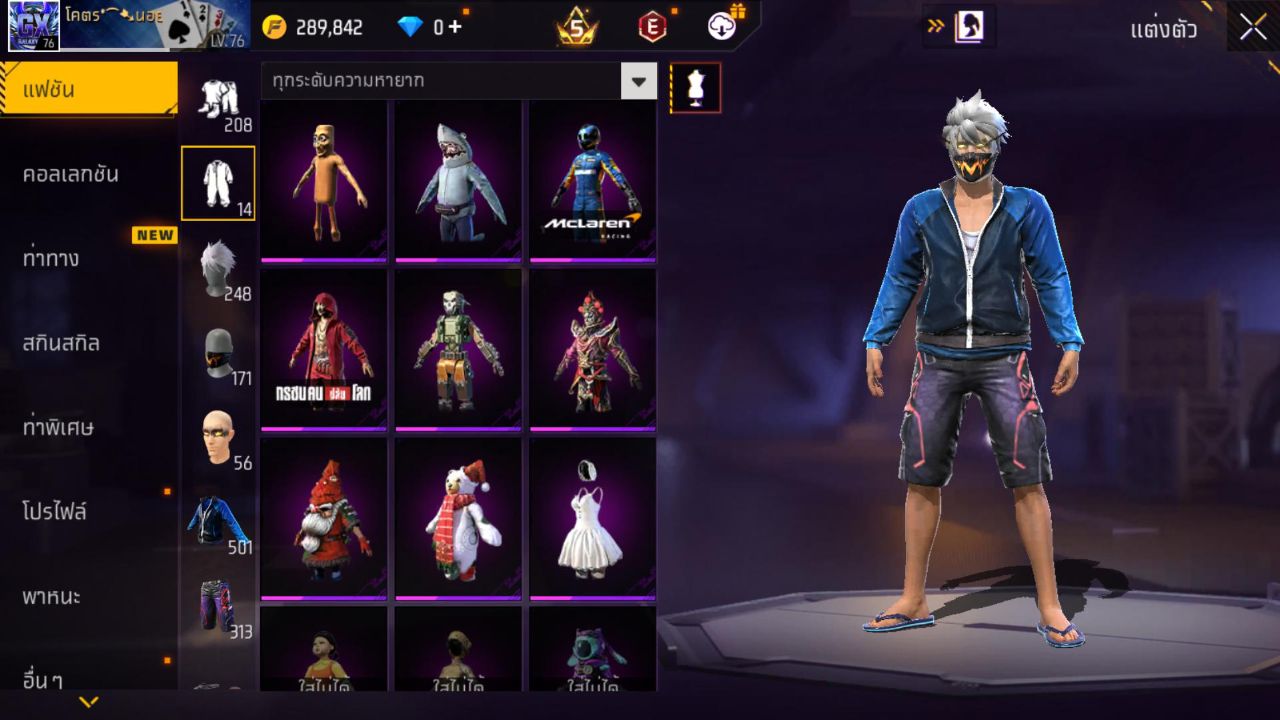Select the hairstyle category icon
1280x720 pixels.
click(x=218, y=263)
